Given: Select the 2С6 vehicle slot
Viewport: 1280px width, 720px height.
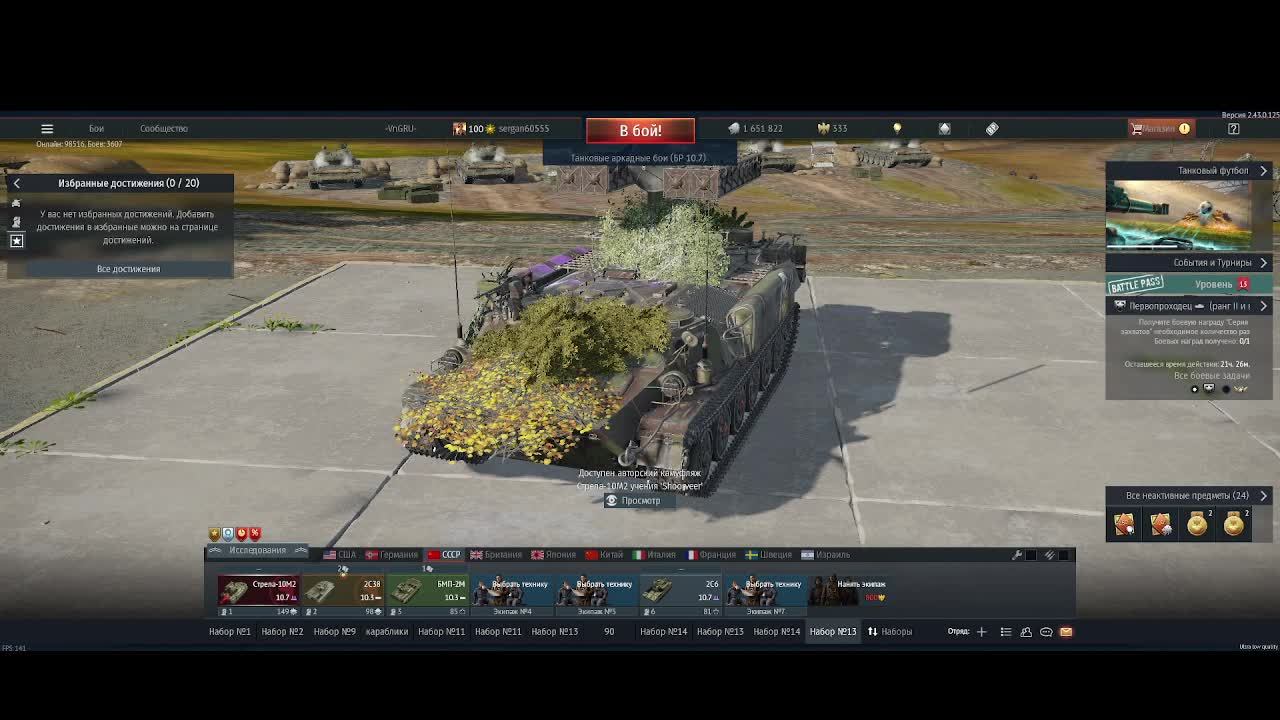Looking at the screenshot, I should point(681,590).
